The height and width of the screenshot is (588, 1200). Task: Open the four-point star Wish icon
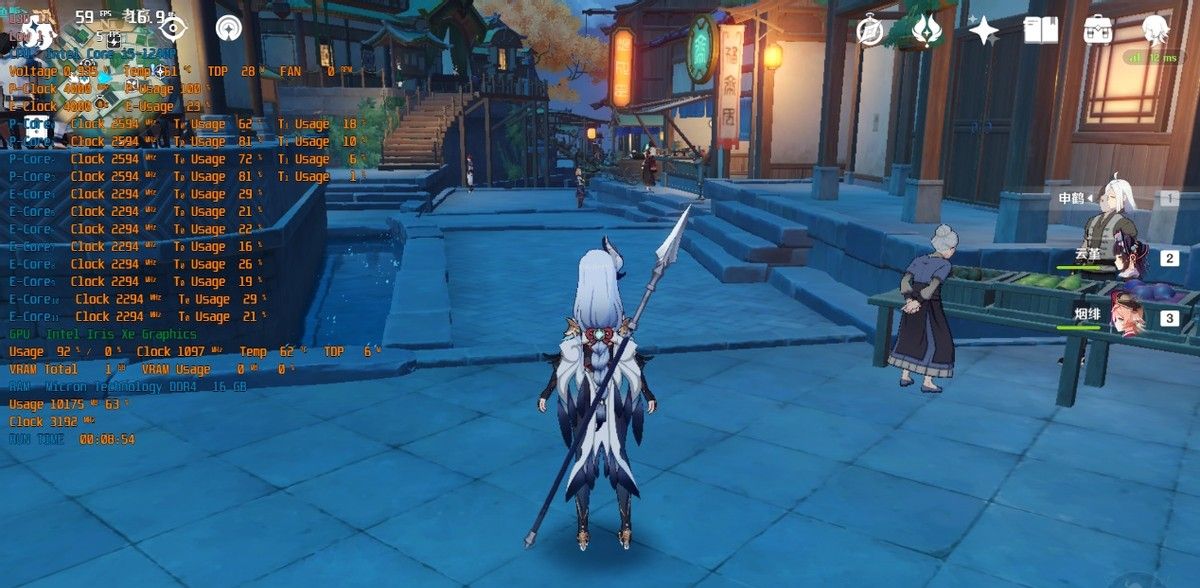coord(984,31)
